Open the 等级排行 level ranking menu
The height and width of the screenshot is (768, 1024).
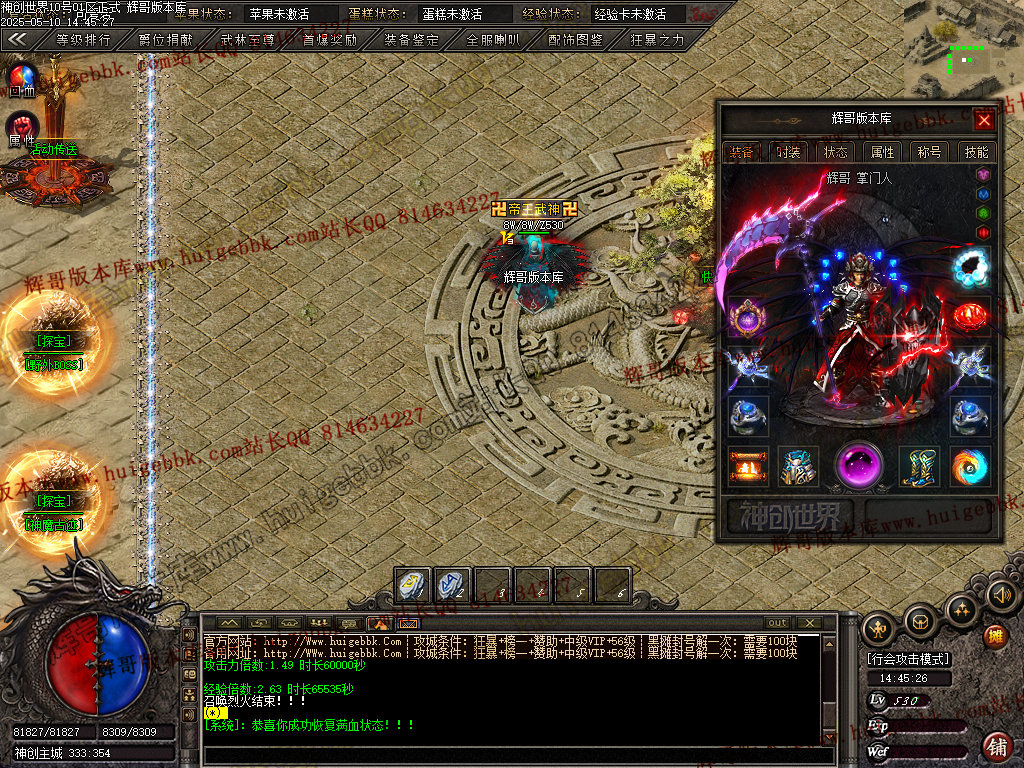(83, 41)
